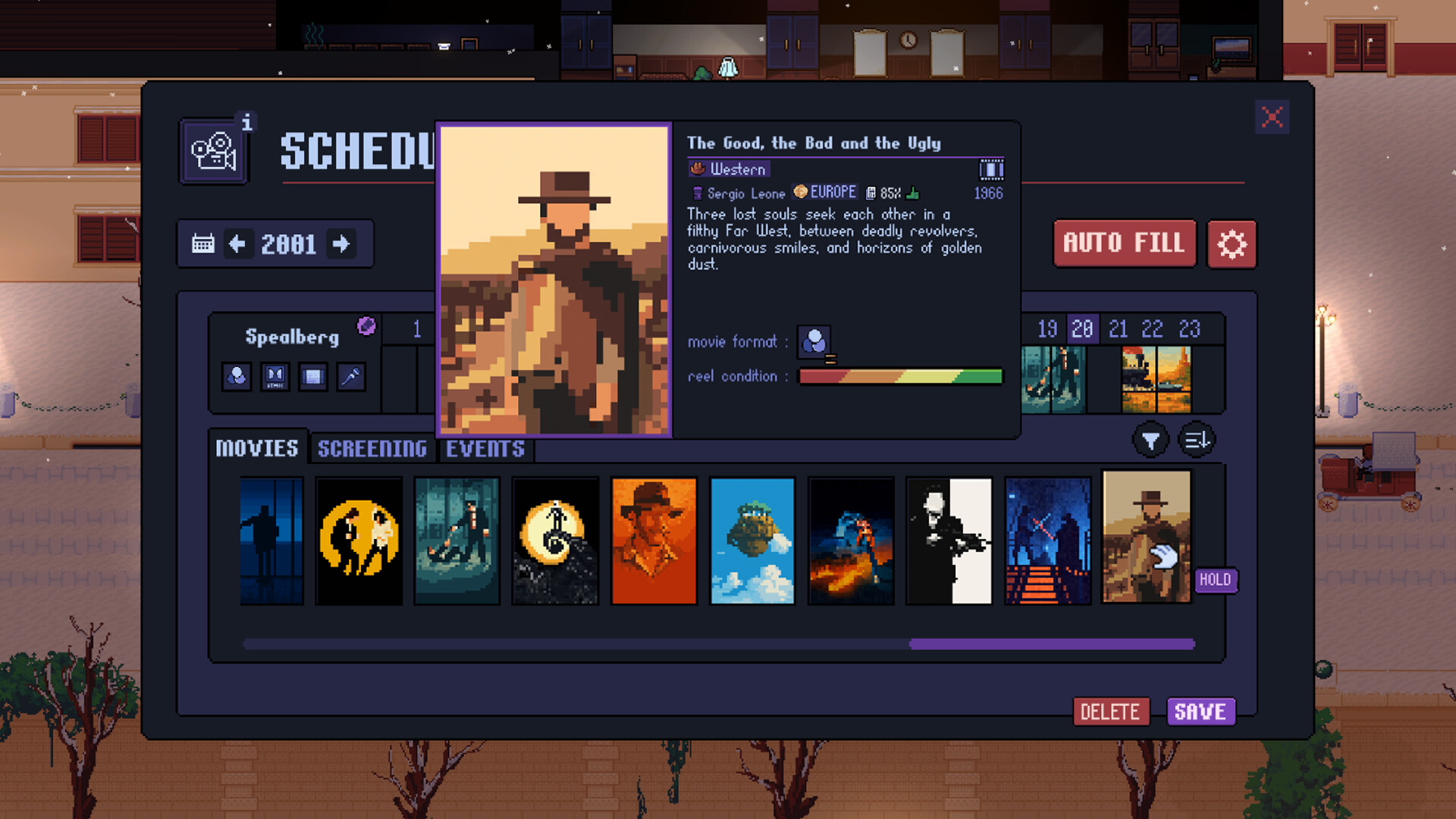Close the schedule window
The height and width of the screenshot is (819, 1456).
(1272, 118)
